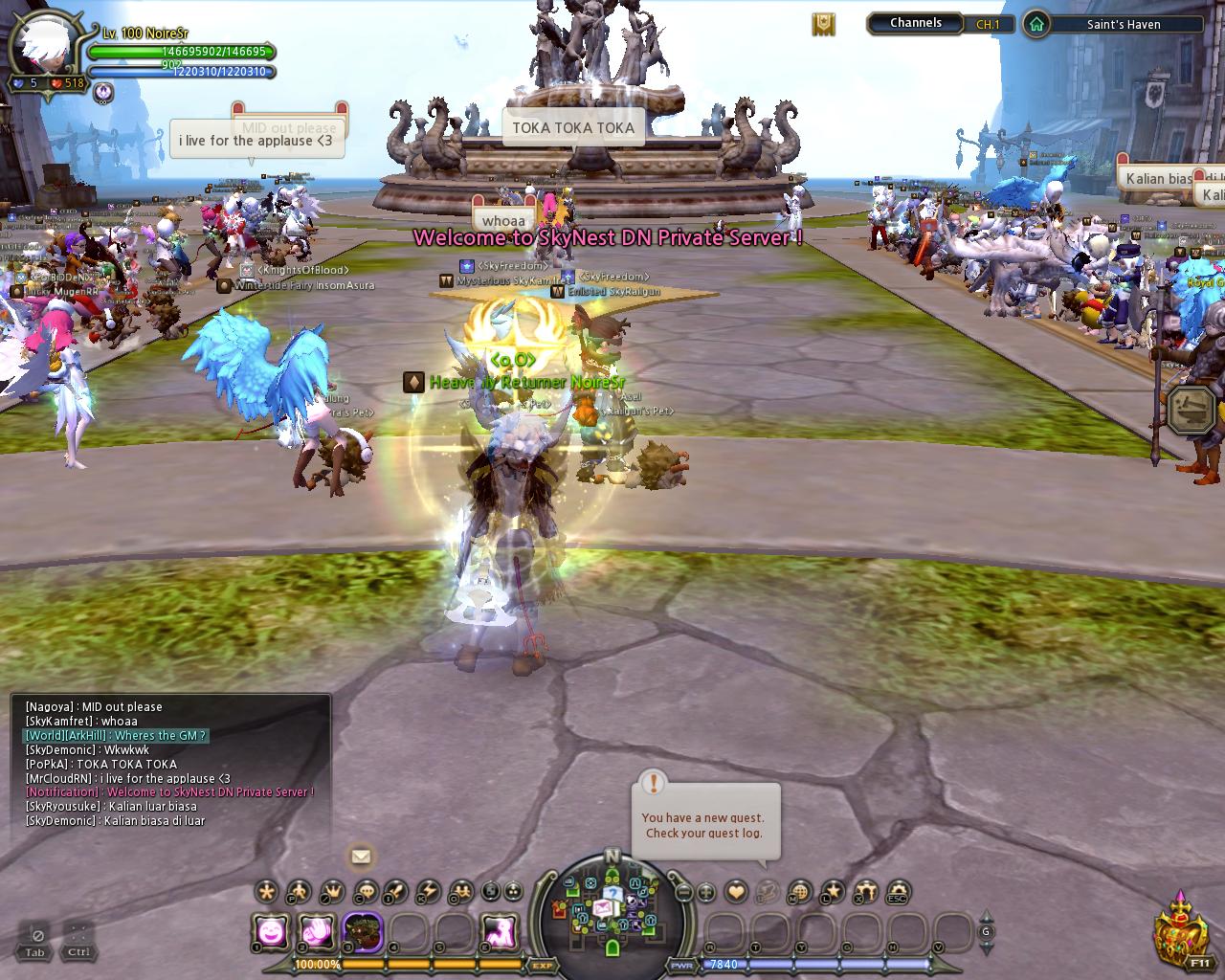Activate the waving hand gesture slot

pyautogui.click(x=317, y=930)
